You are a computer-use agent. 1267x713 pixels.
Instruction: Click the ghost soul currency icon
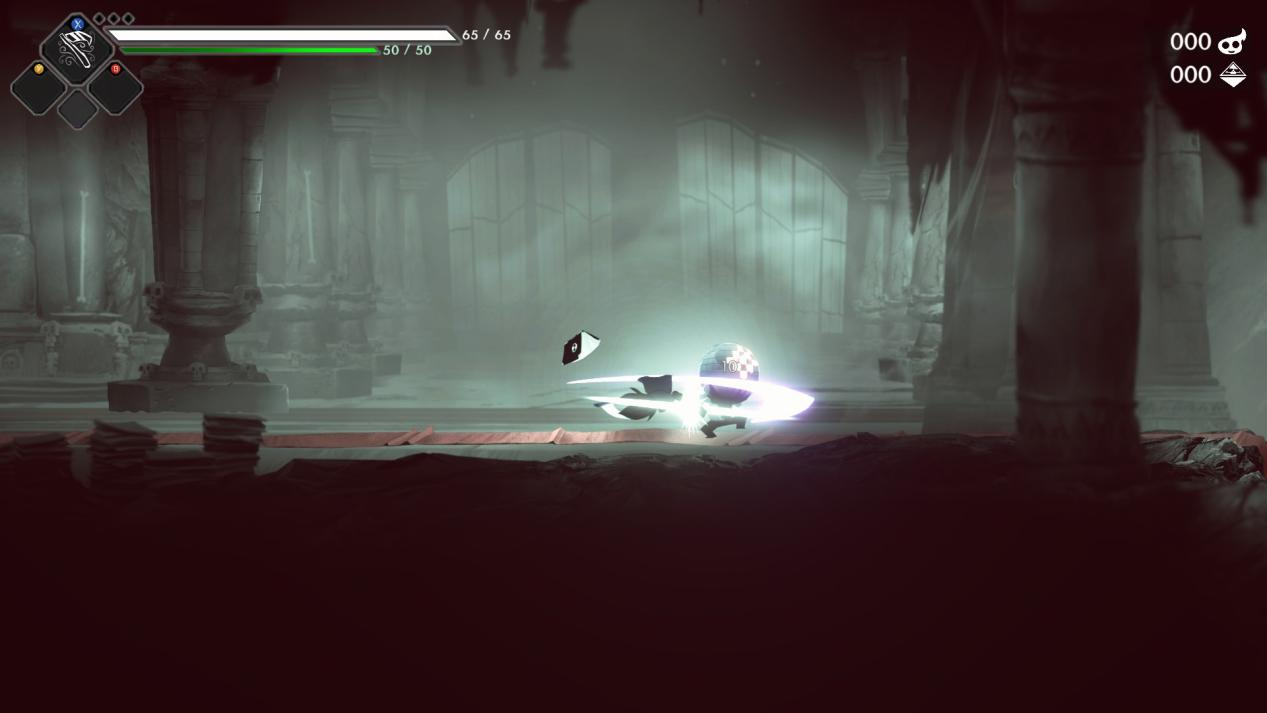1232,41
